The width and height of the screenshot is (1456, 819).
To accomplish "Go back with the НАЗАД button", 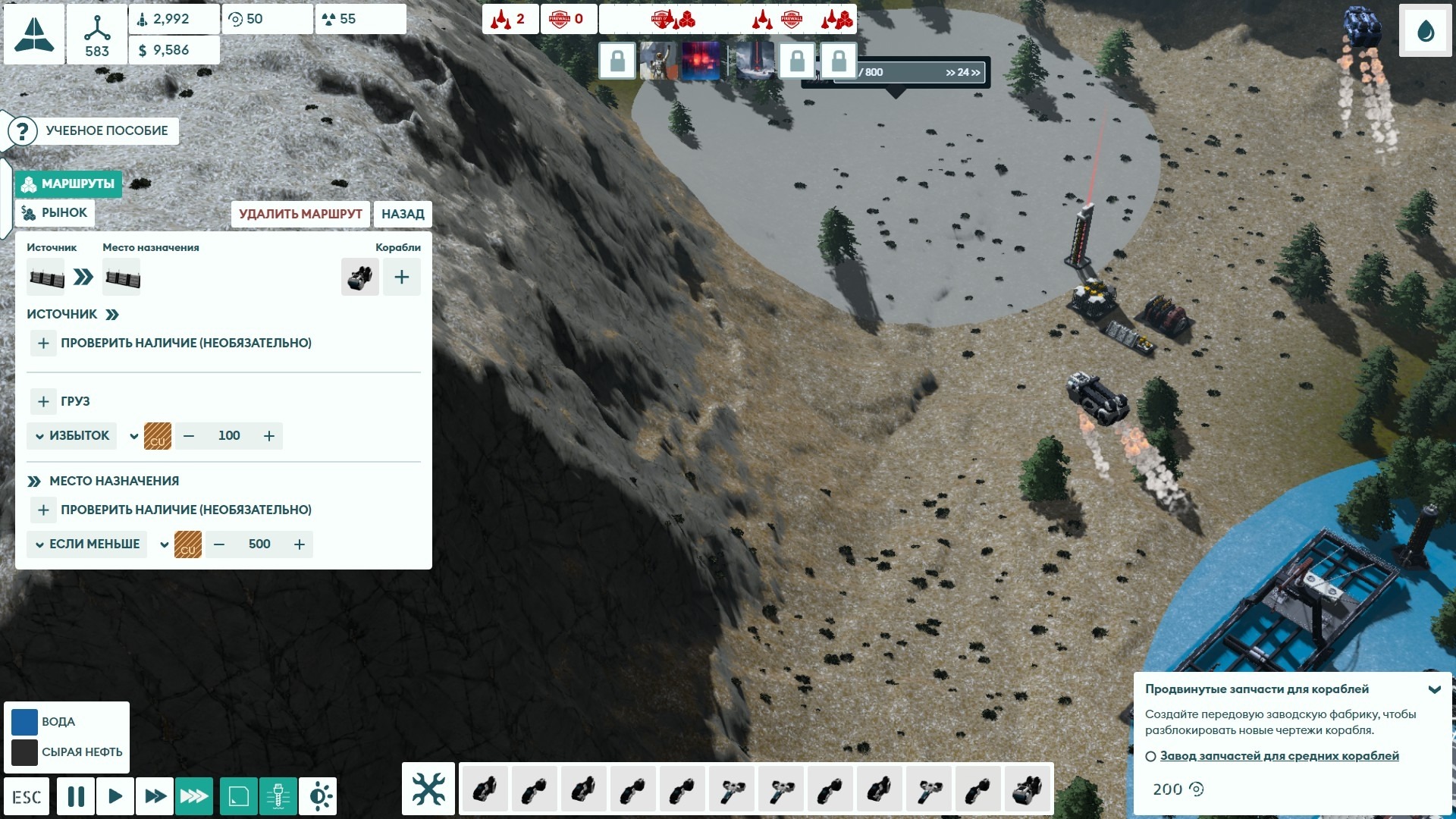I will click(x=403, y=214).
